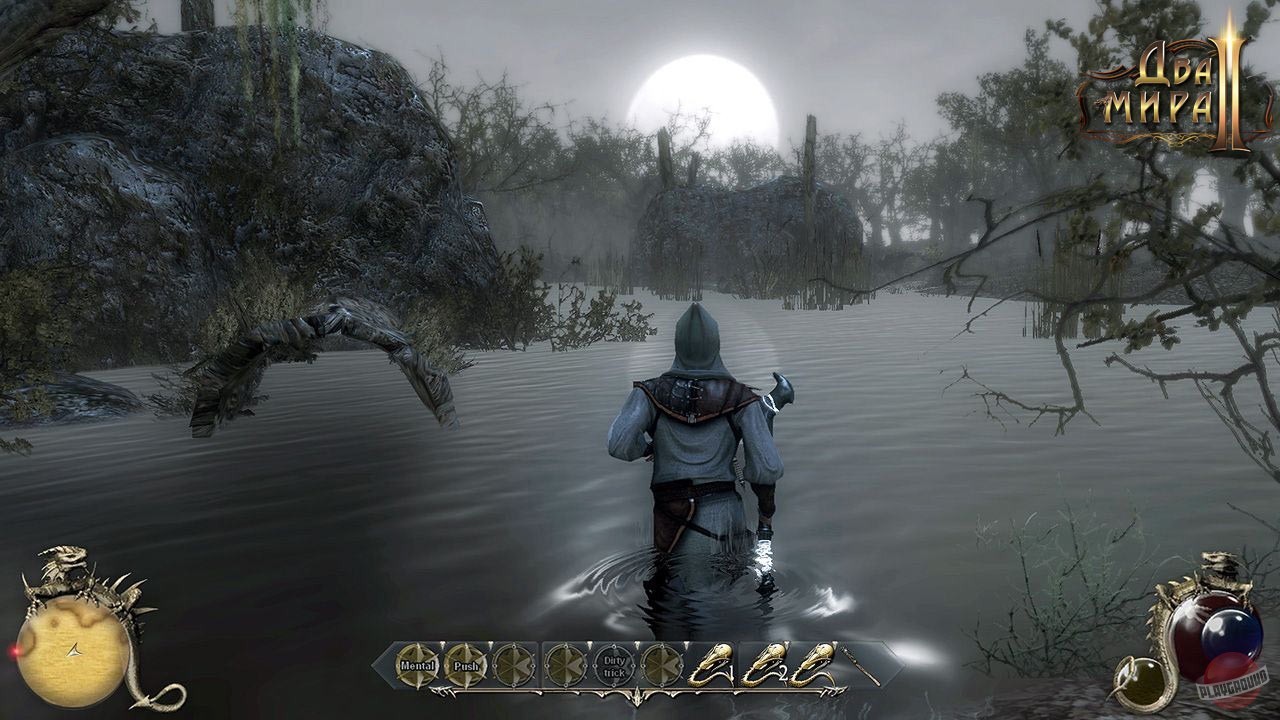Select the hotbar's central pointed divider emblem
Image resolution: width=1280 pixels, height=720 pixels.
pos(638,695)
